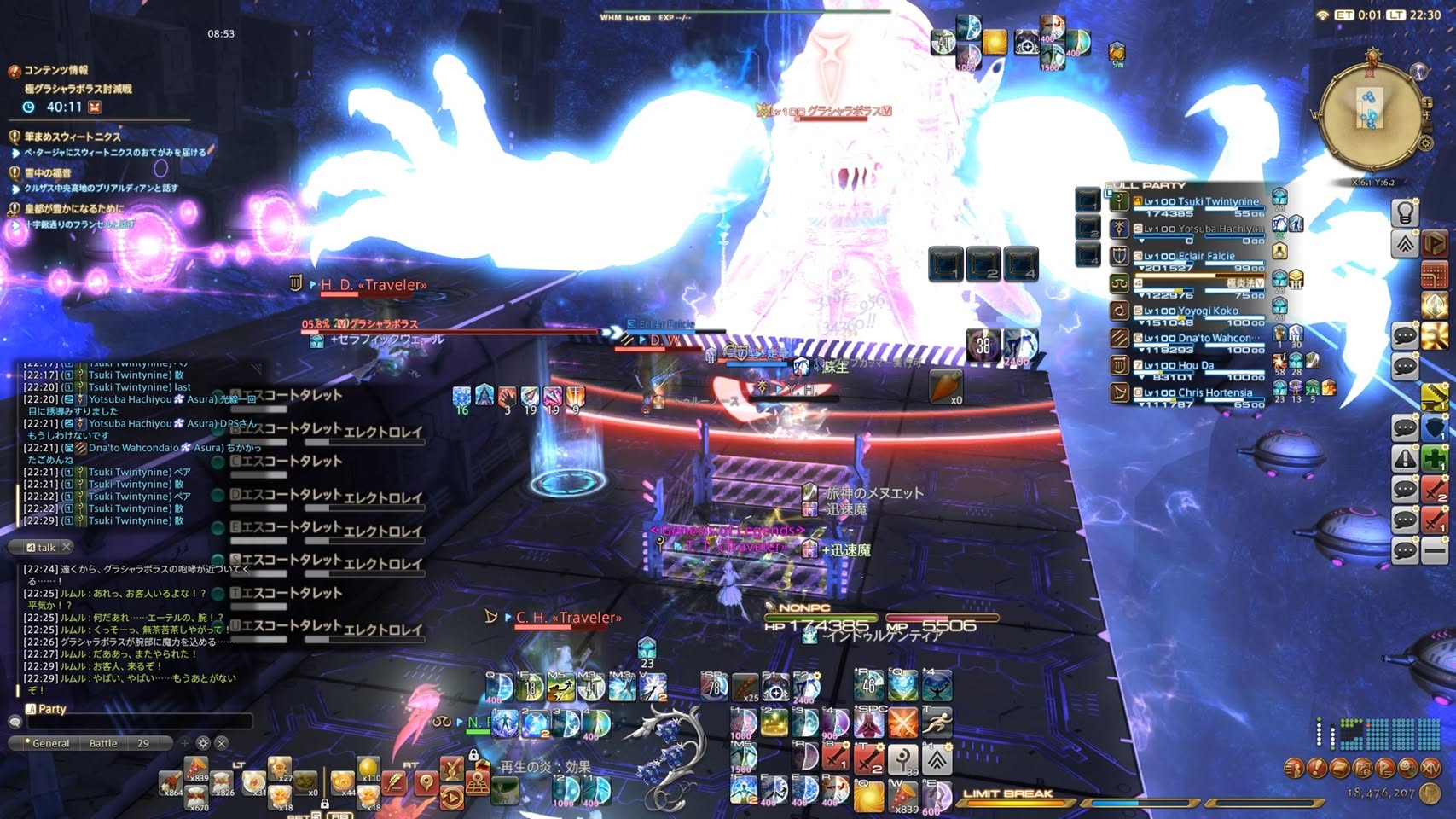This screenshot has height=819, width=1456.
Task: Activate the green cross marker icon
Action: [1436, 457]
